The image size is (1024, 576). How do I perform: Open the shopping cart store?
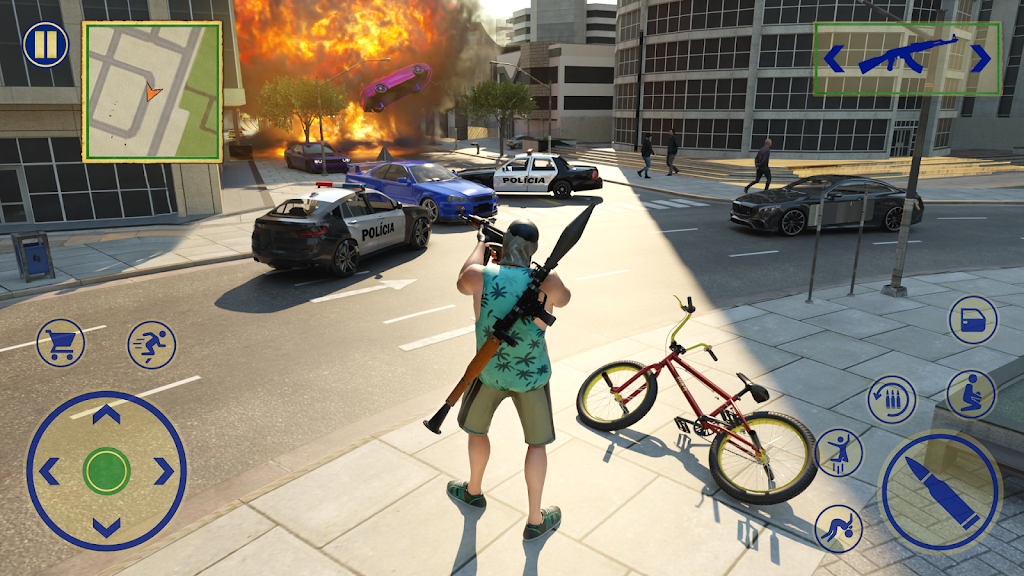[60, 343]
